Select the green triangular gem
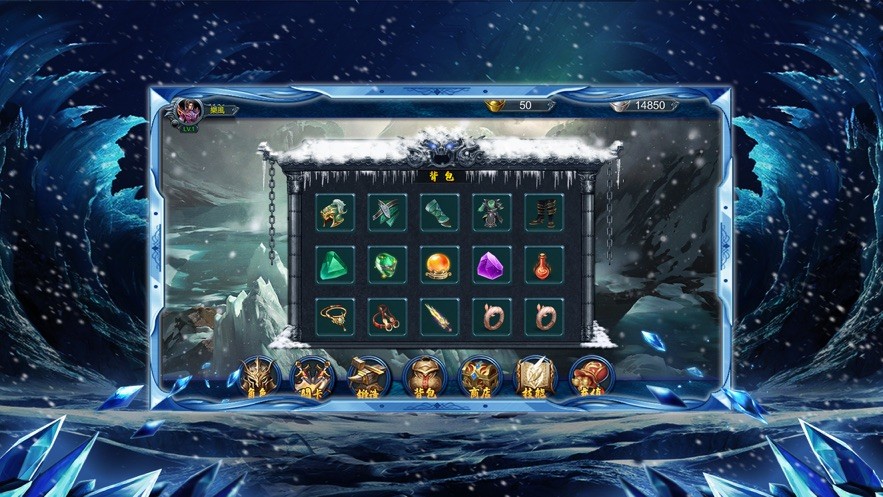This screenshot has height=497, width=883. (x=336, y=264)
